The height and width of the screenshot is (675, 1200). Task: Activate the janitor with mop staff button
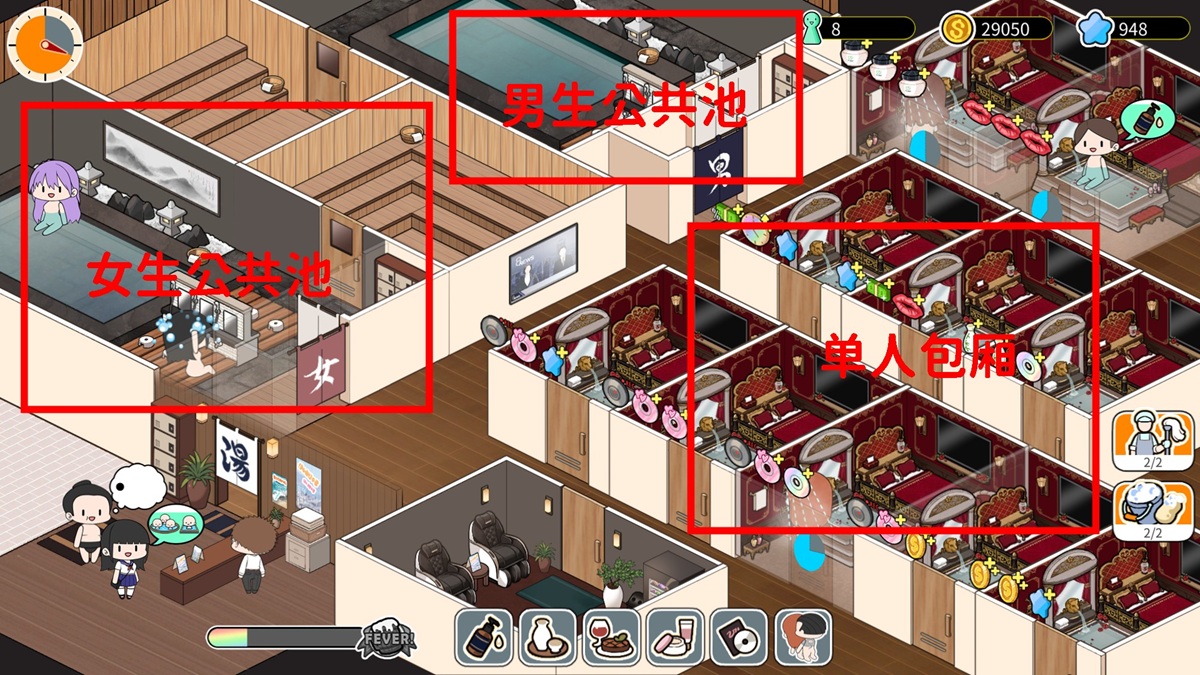[1145, 439]
